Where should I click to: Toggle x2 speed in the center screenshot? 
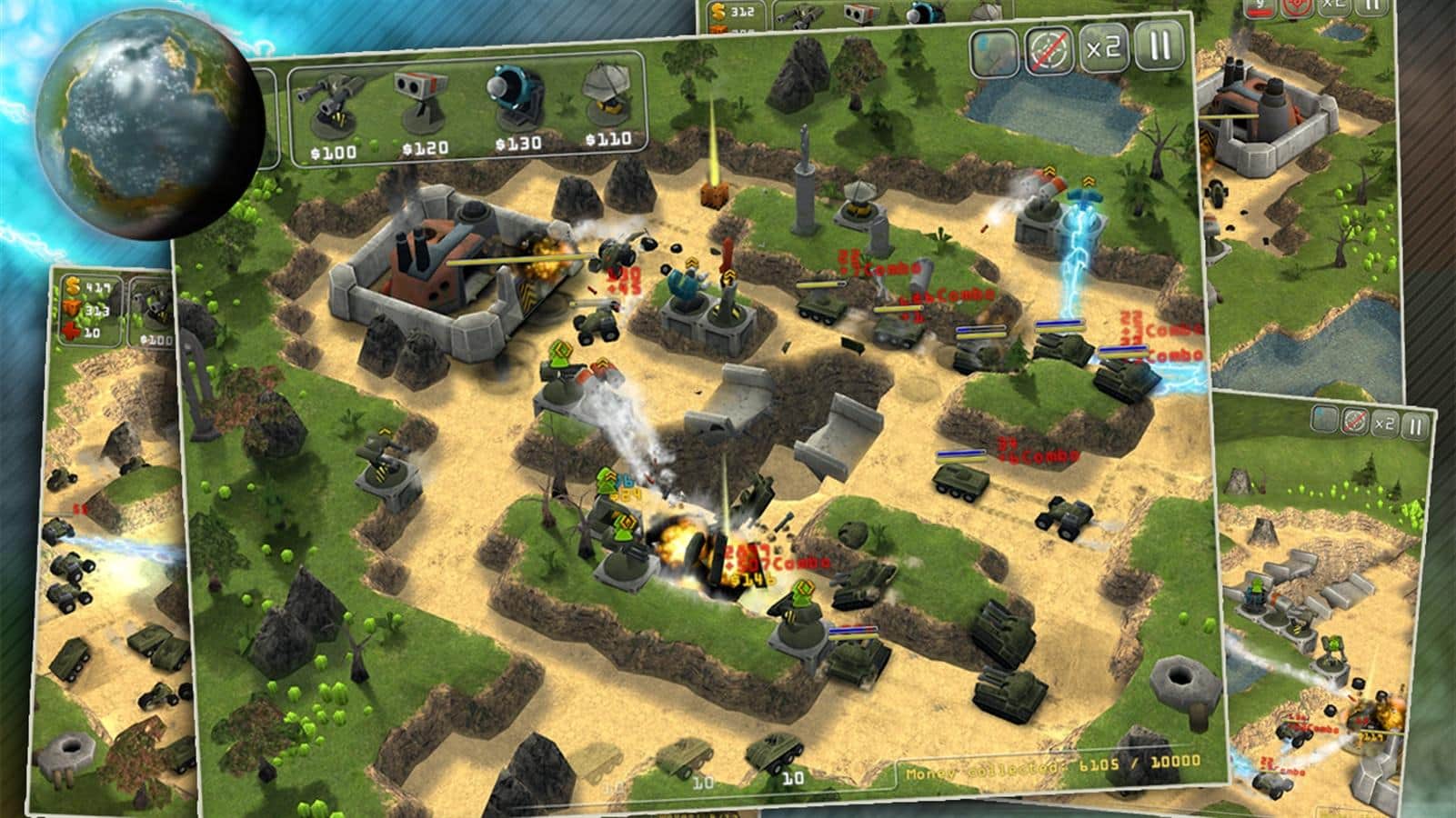(x=1105, y=48)
